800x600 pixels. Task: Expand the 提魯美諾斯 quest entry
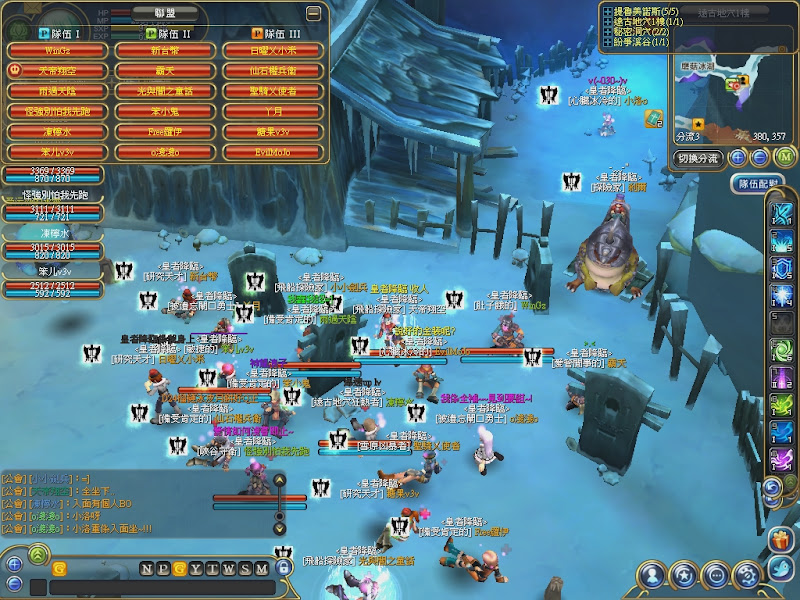point(606,11)
